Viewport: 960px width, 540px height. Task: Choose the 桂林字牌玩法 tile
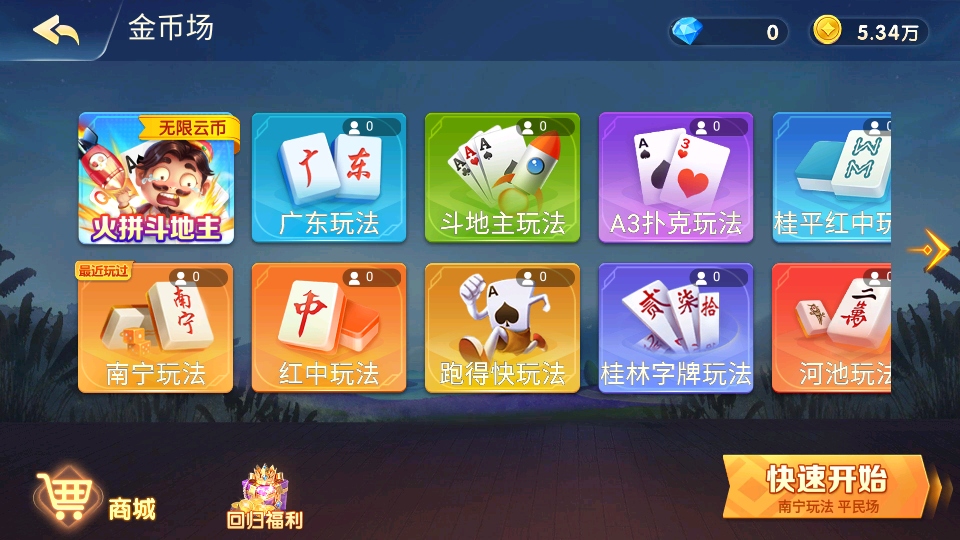tap(676, 328)
